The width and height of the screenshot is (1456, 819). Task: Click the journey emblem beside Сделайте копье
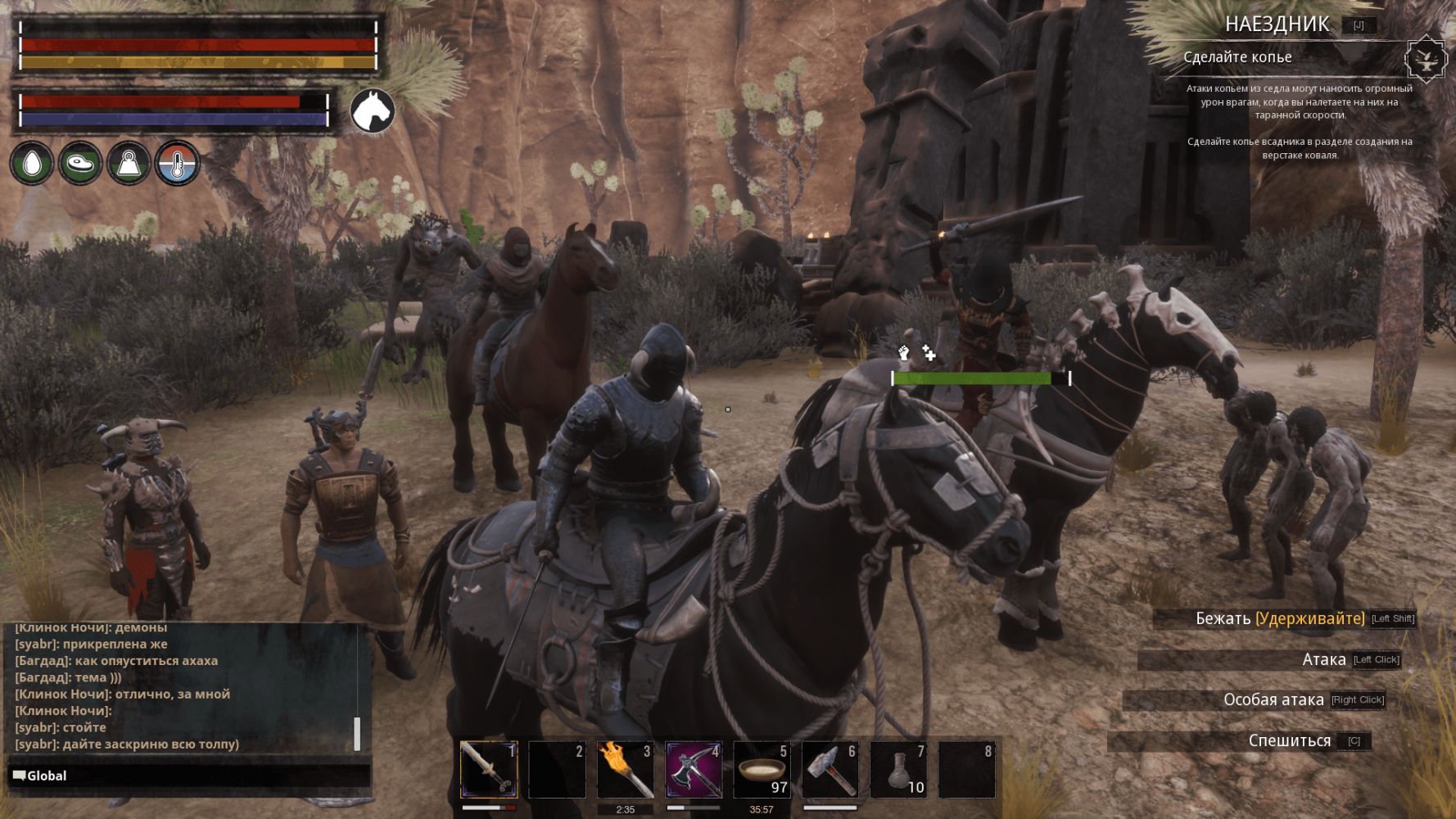[x=1426, y=59]
